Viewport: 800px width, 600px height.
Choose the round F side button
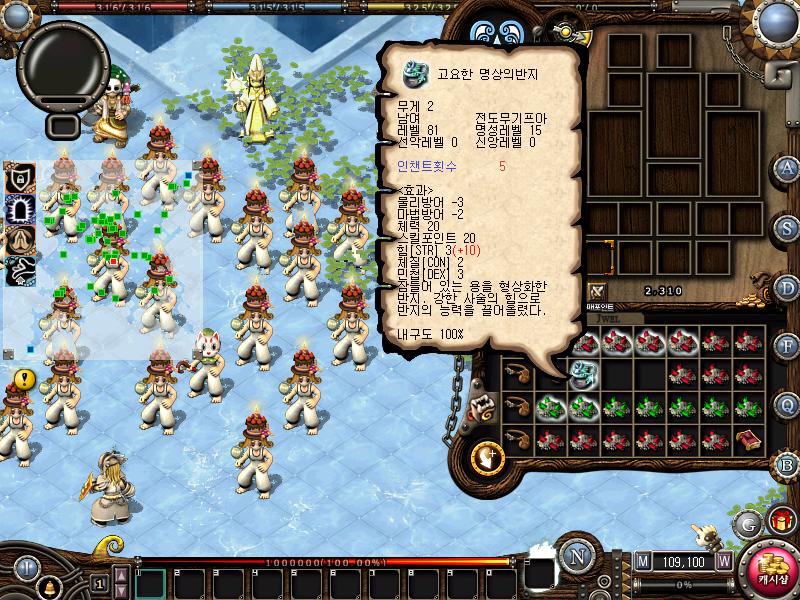[x=788, y=346]
